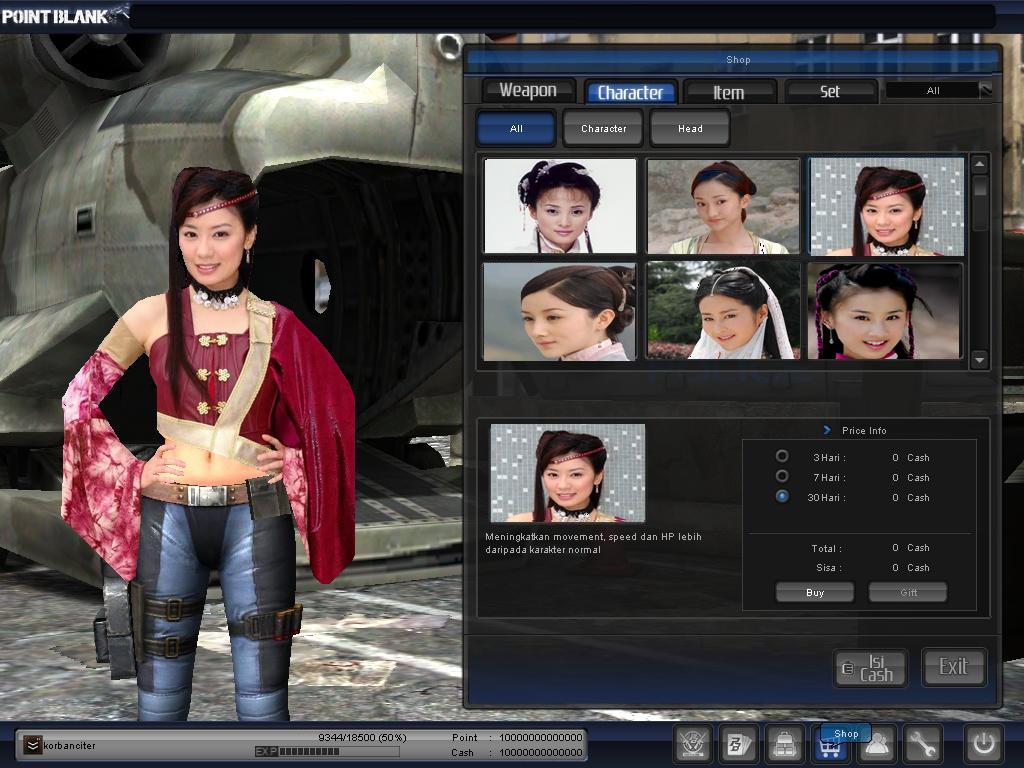Open the backpack inventory icon

[x=785, y=744]
